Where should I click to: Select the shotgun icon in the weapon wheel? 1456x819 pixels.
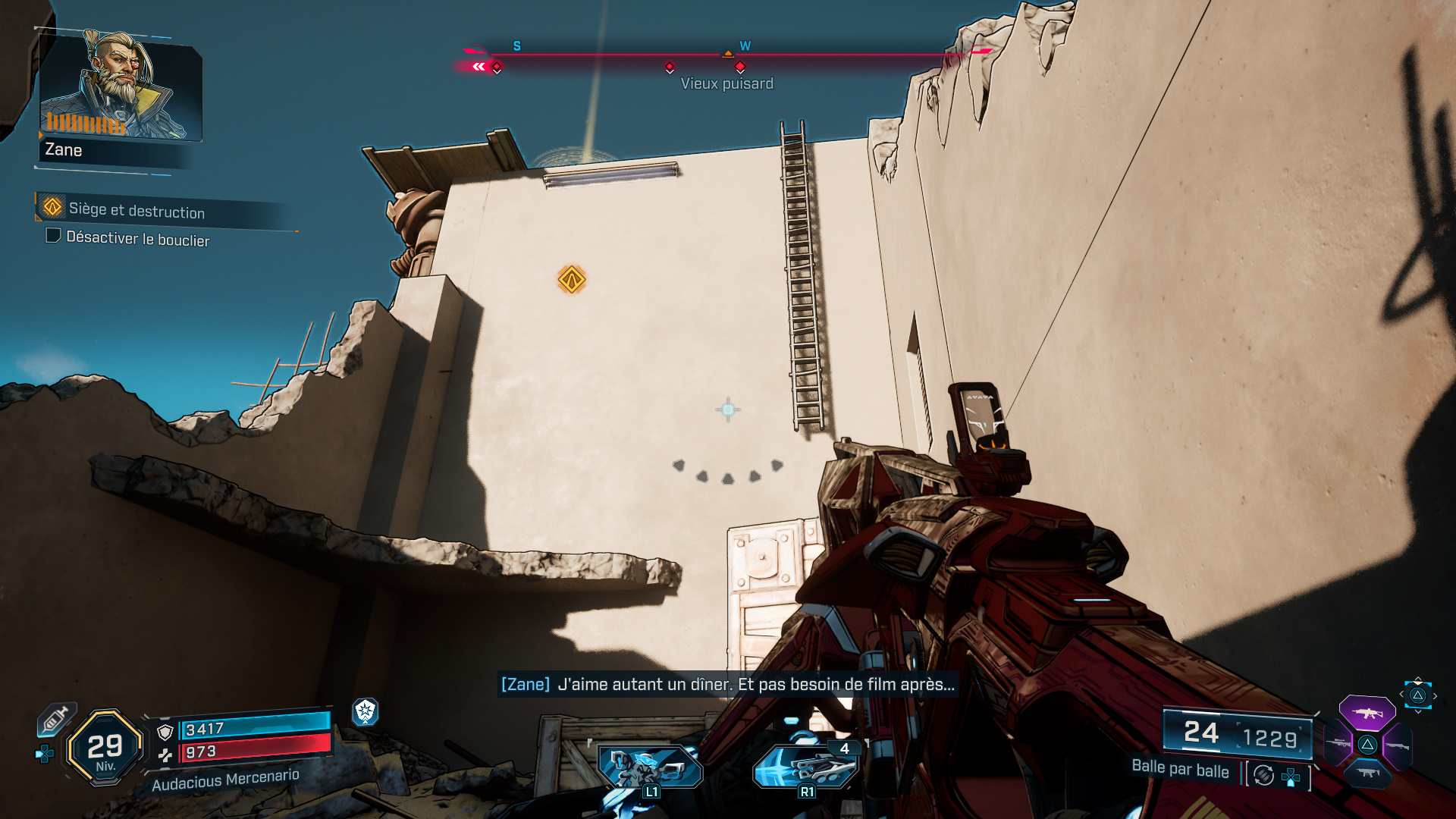click(1398, 746)
